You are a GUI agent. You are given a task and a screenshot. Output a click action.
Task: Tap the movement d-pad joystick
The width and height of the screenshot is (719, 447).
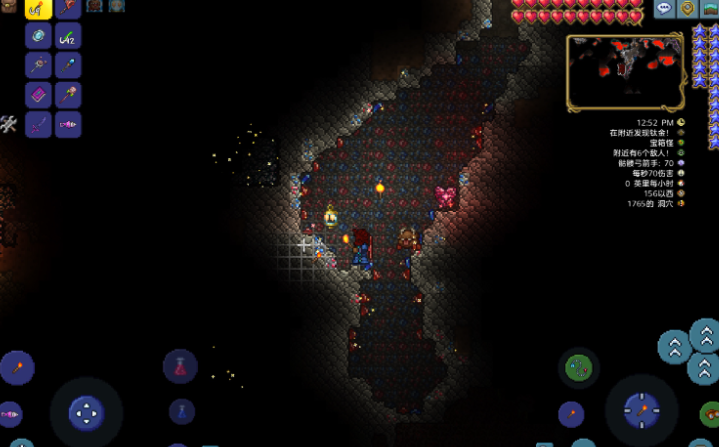86,411
